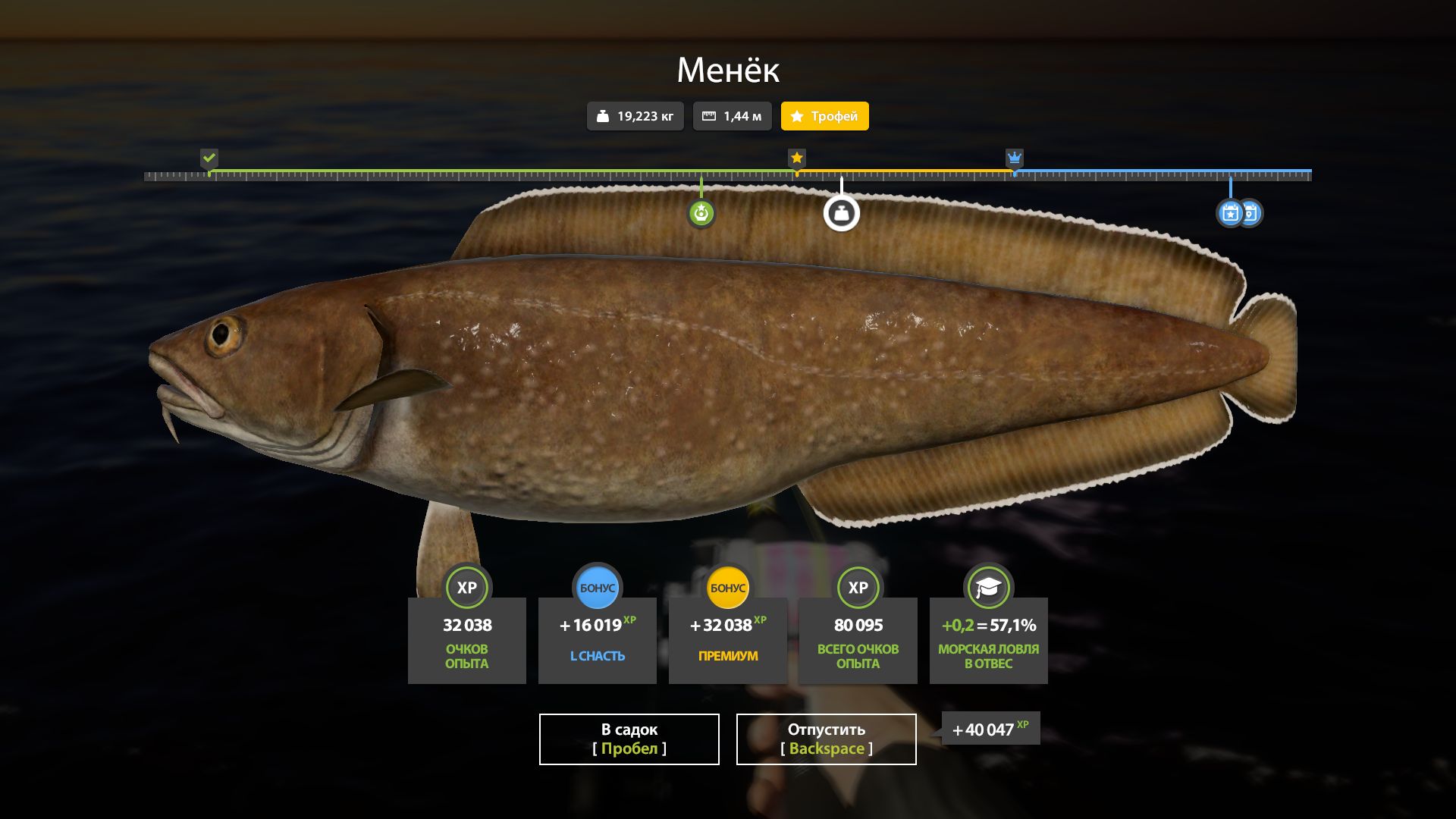Screen dimensions: 1456x819
Task: Click the white weight marker on the scale
Action: tap(841, 213)
